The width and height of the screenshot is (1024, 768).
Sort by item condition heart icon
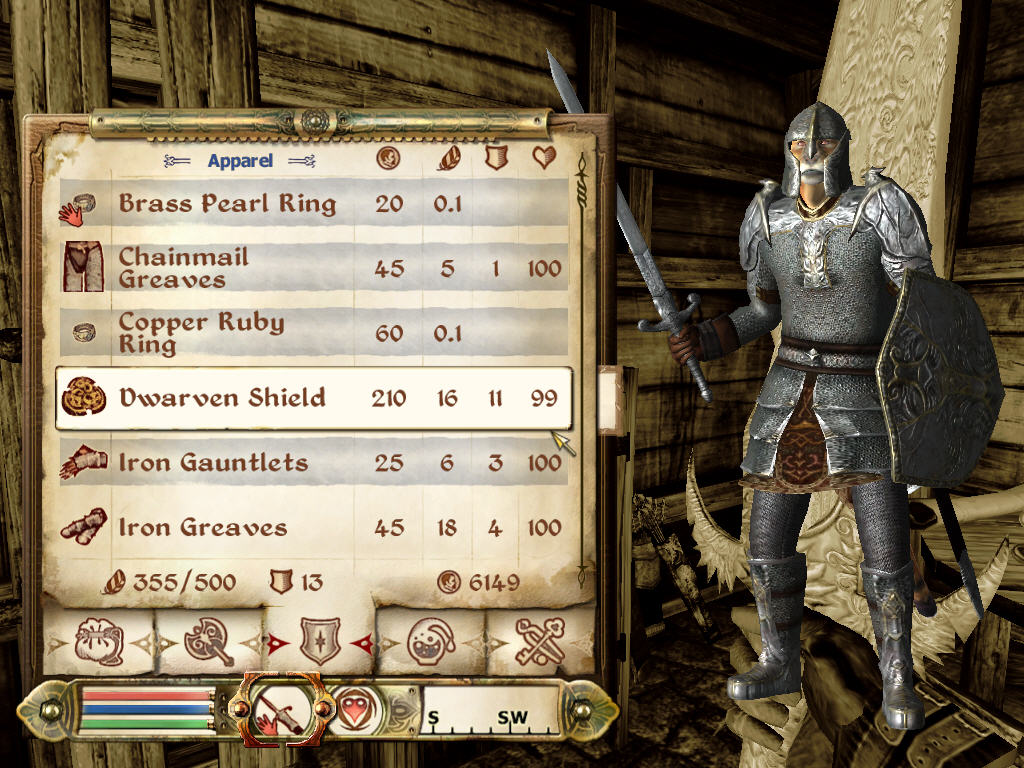click(x=545, y=159)
